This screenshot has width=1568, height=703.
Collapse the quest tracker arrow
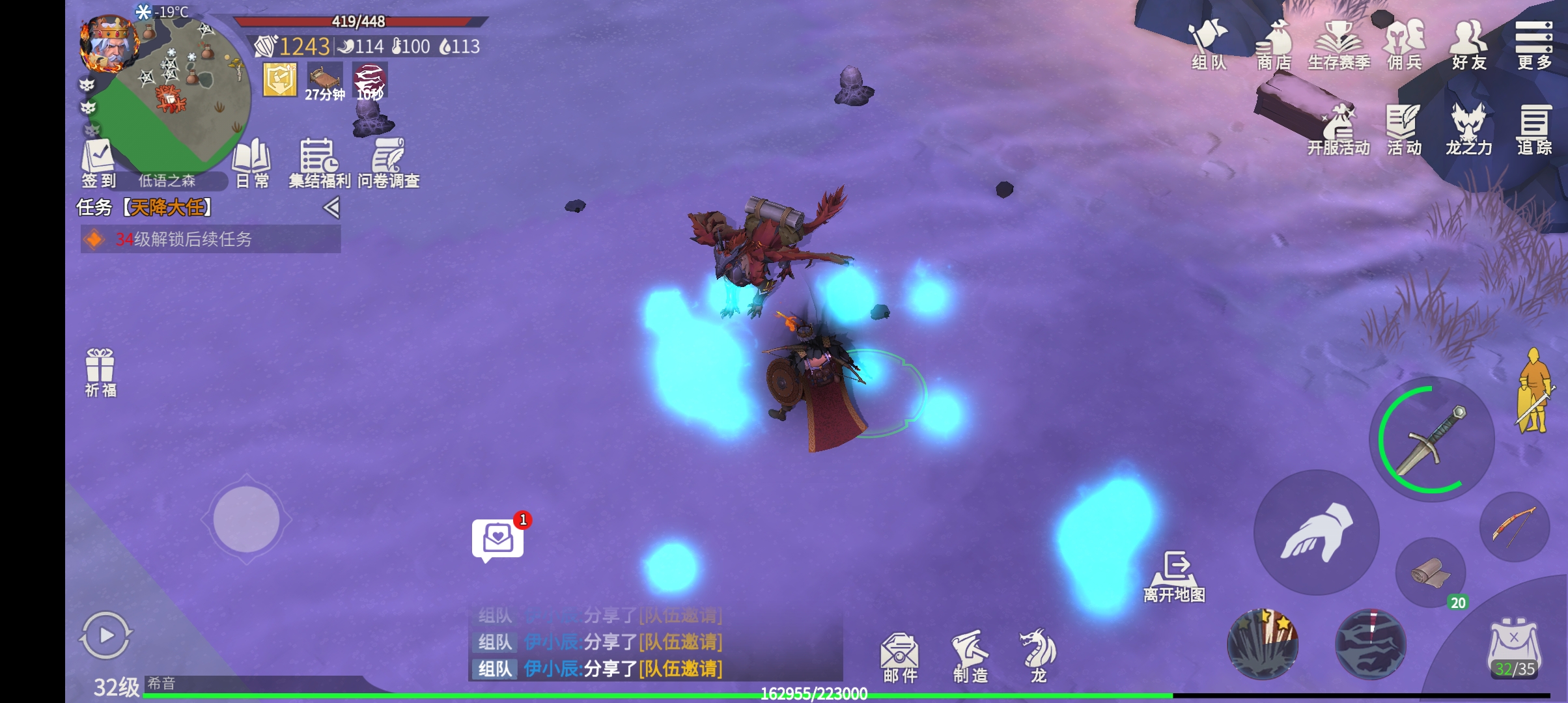[331, 208]
